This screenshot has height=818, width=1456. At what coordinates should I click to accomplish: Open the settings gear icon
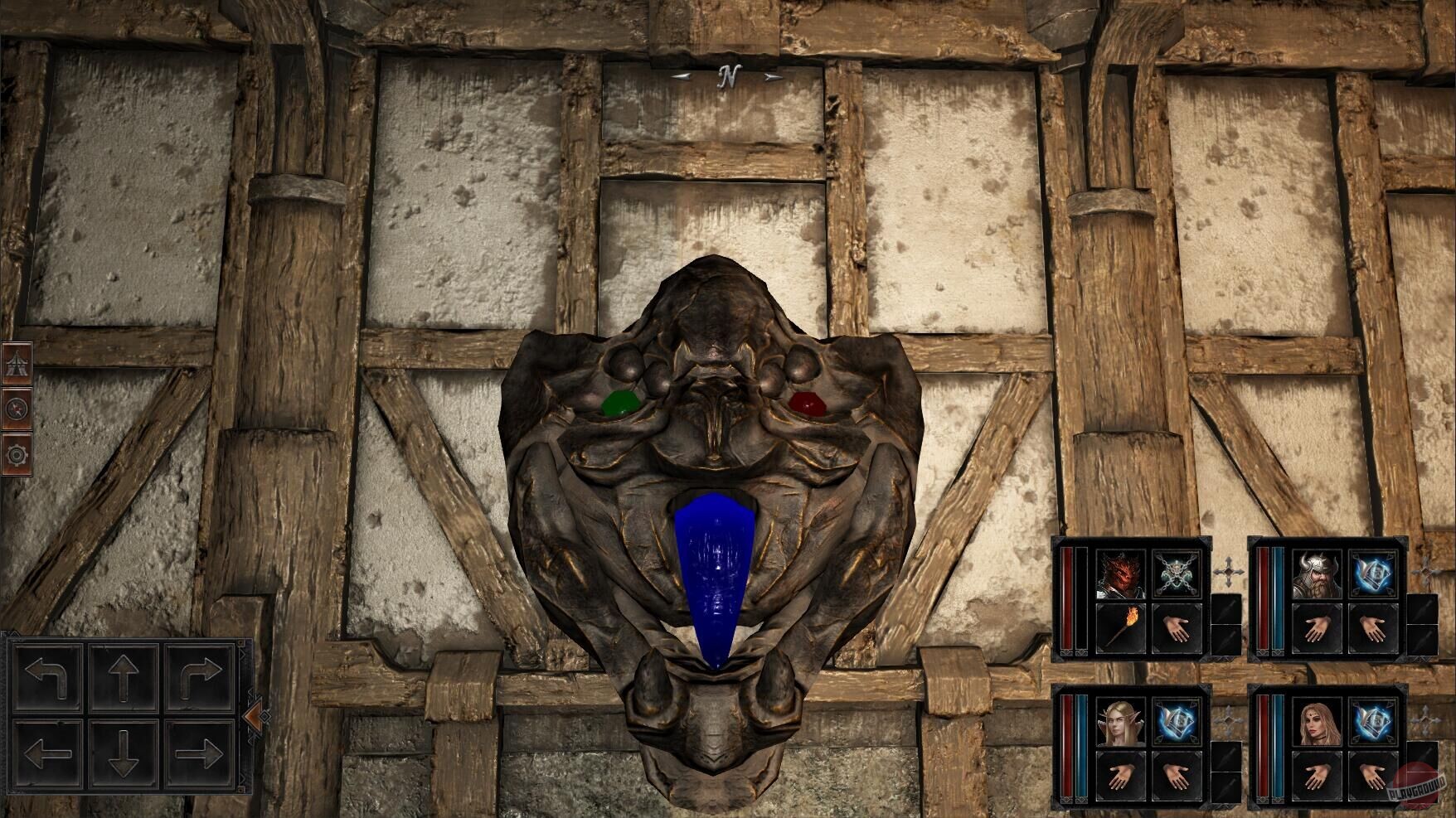17,454
